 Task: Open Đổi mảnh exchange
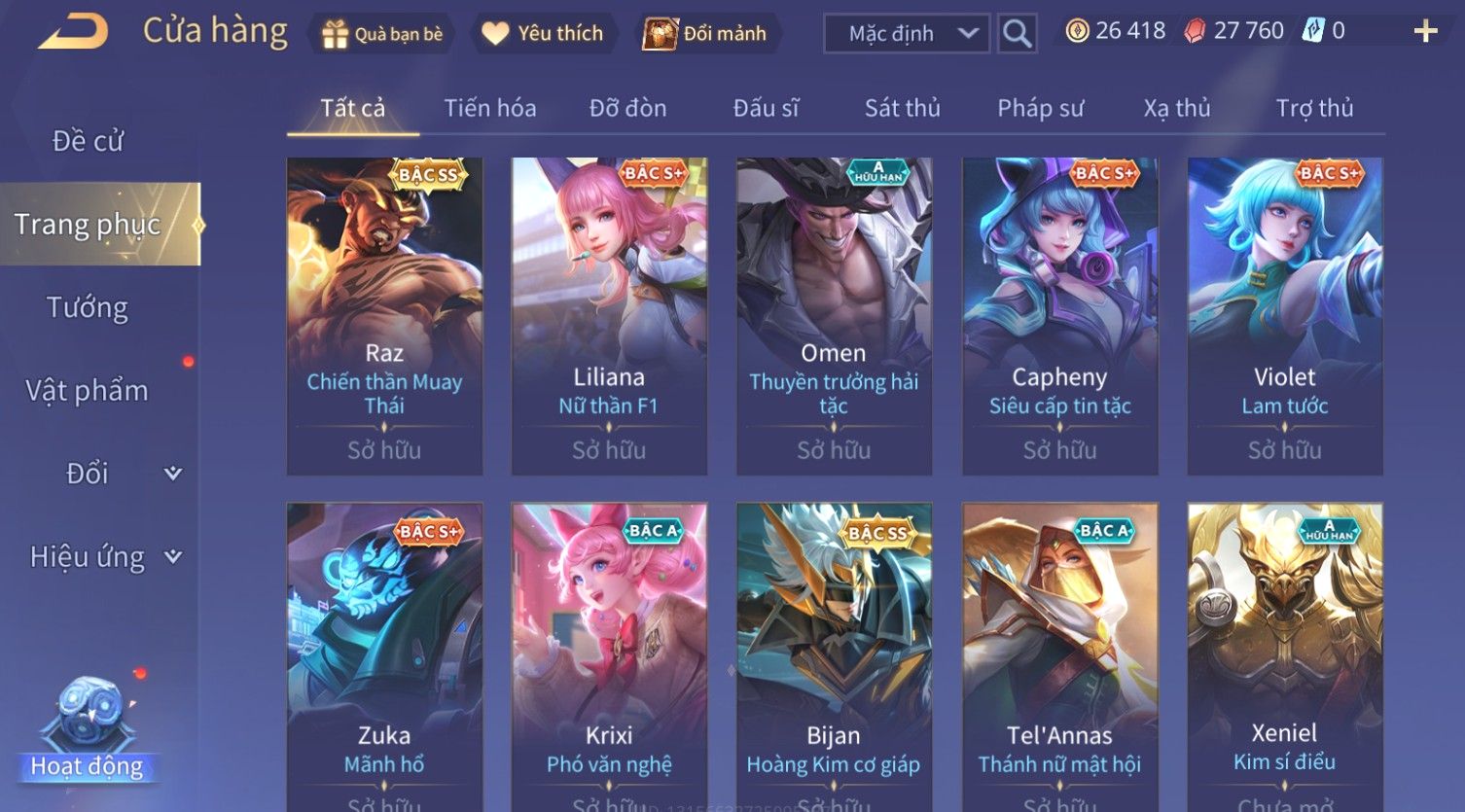[706, 34]
